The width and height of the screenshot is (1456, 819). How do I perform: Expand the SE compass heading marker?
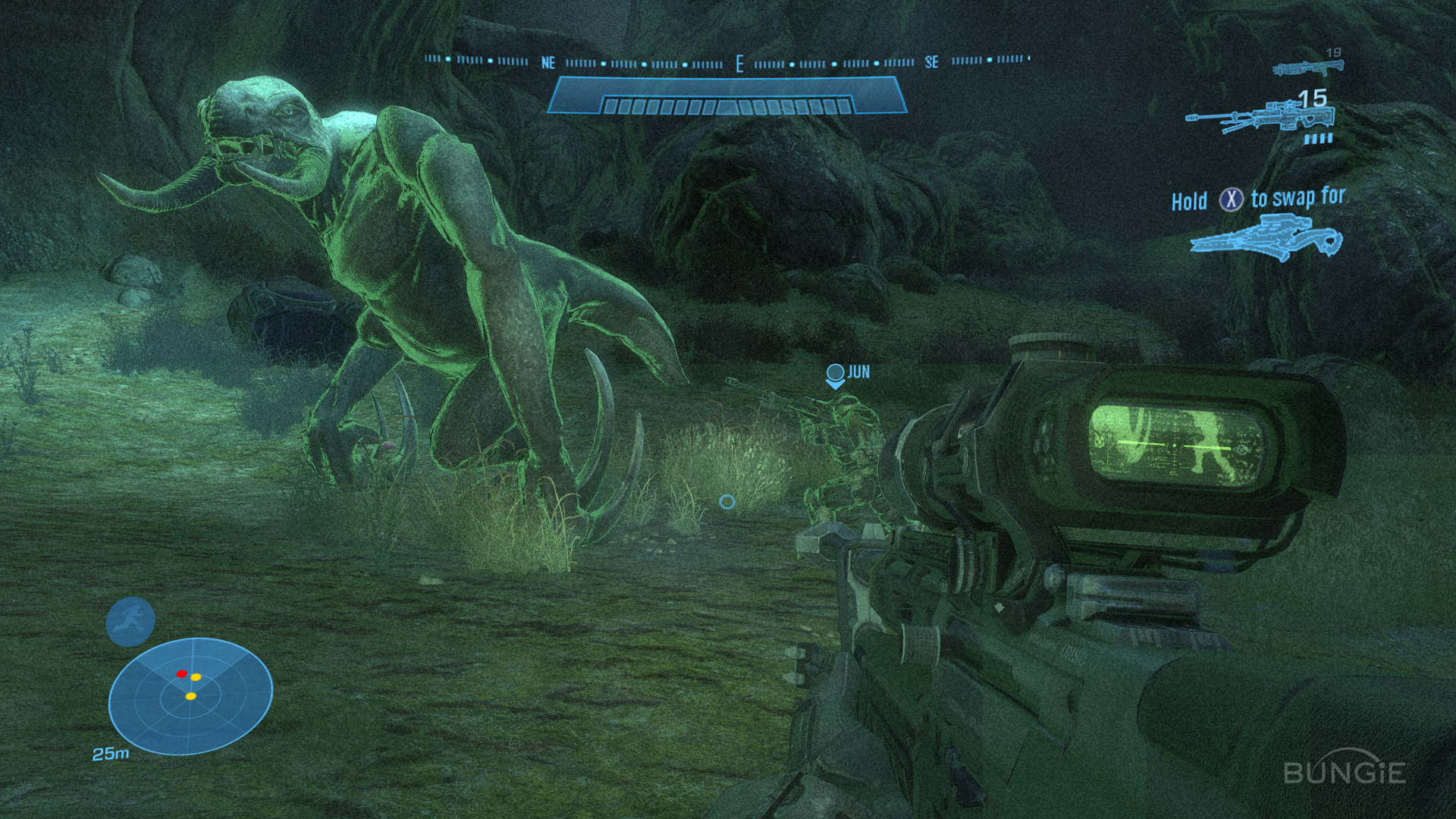coord(931,61)
